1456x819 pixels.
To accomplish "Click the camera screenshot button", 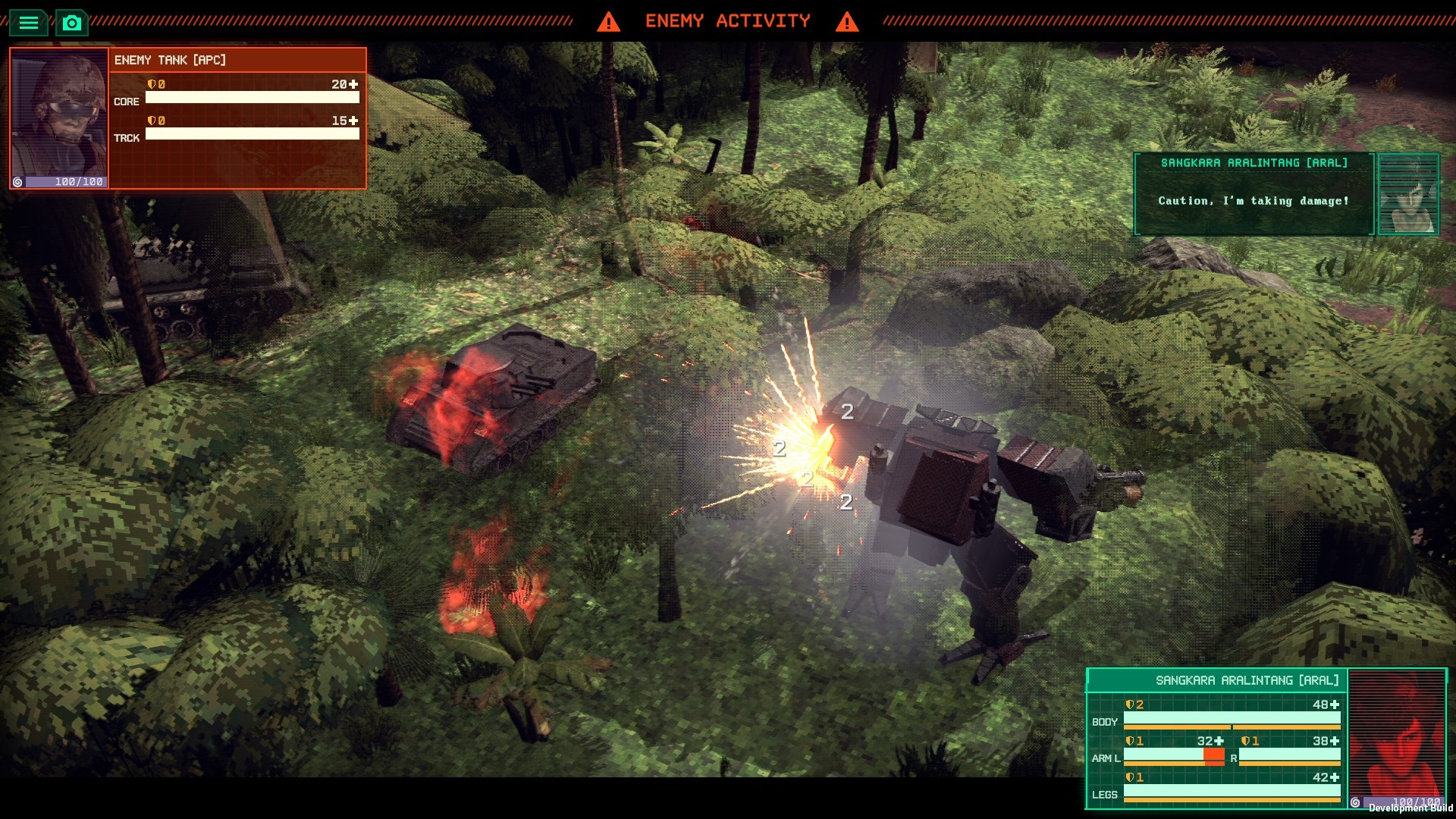I will coord(72,23).
